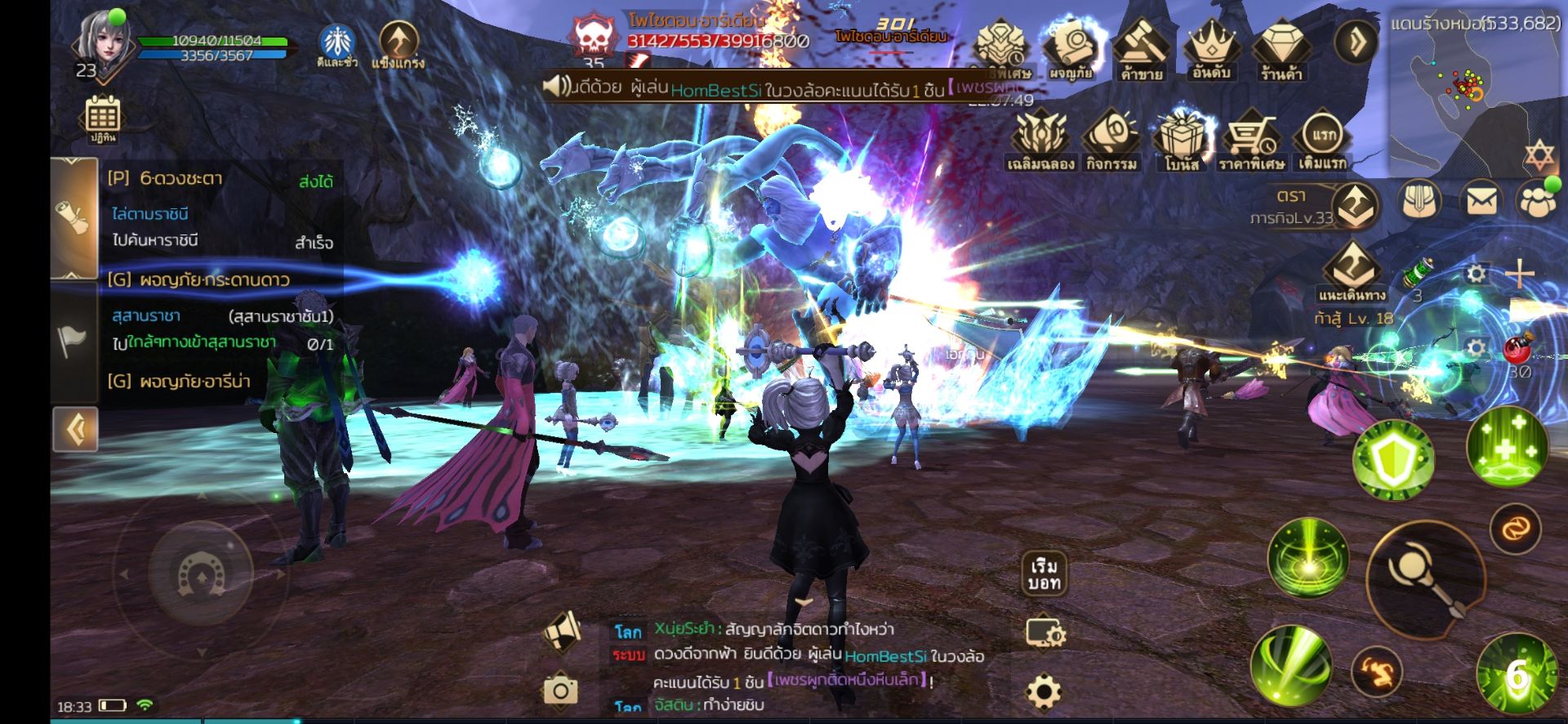Collapse the quest panel with left arrow
Viewport: 1568px width, 724px height.
click(76, 429)
